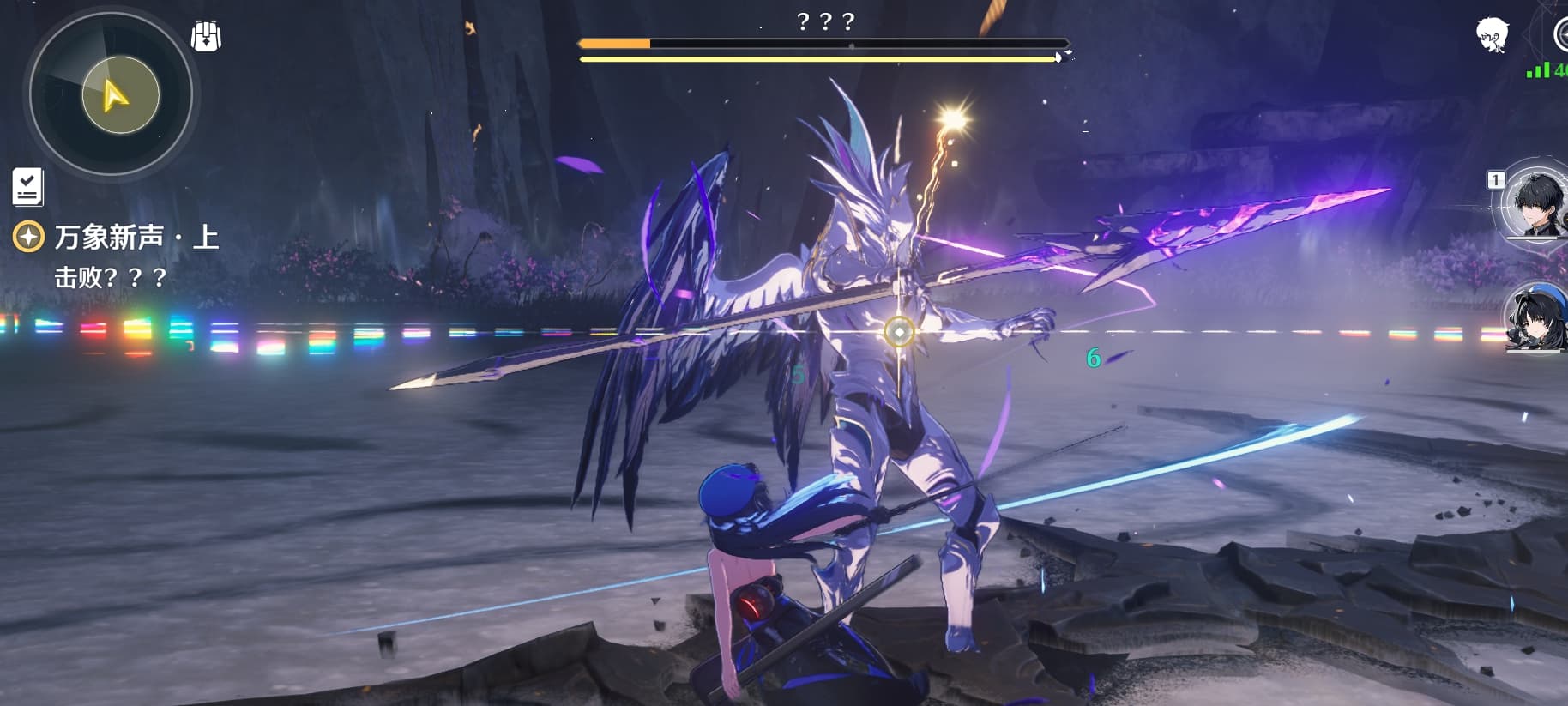Open the quest checklist icon
Image resolution: width=1568 pixels, height=706 pixels.
pos(27,186)
